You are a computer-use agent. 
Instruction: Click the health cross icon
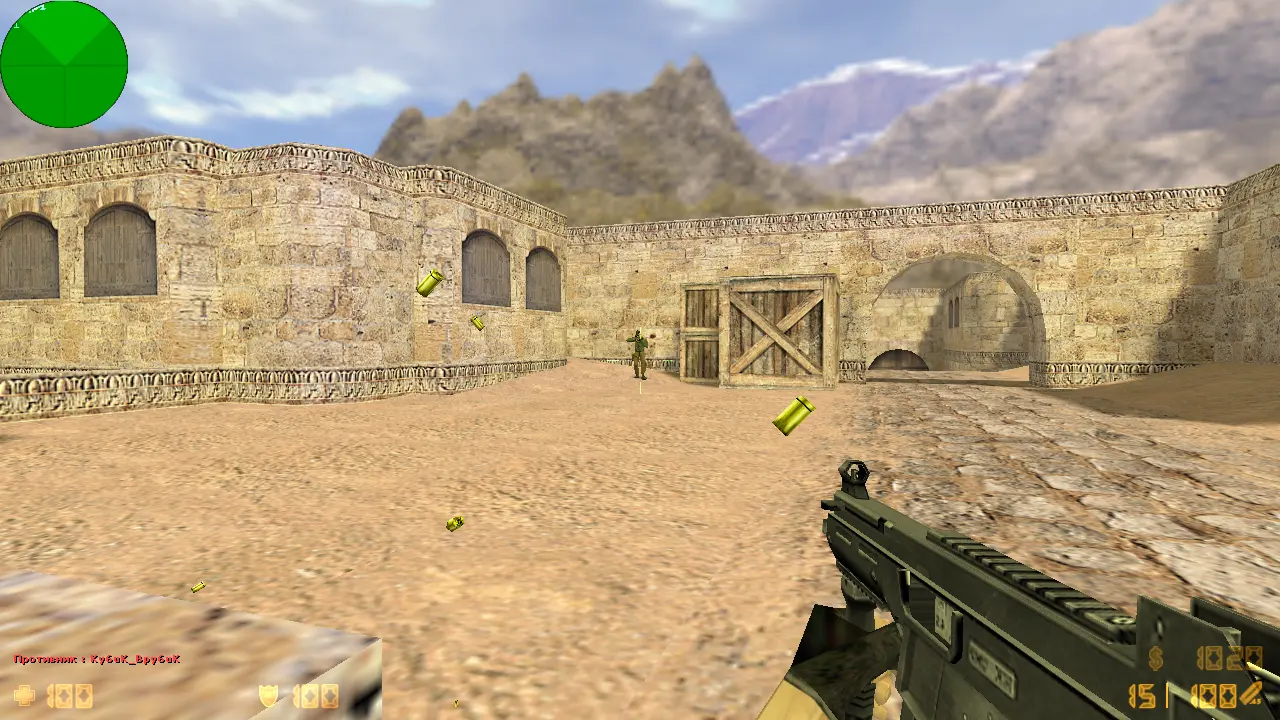coord(24,695)
